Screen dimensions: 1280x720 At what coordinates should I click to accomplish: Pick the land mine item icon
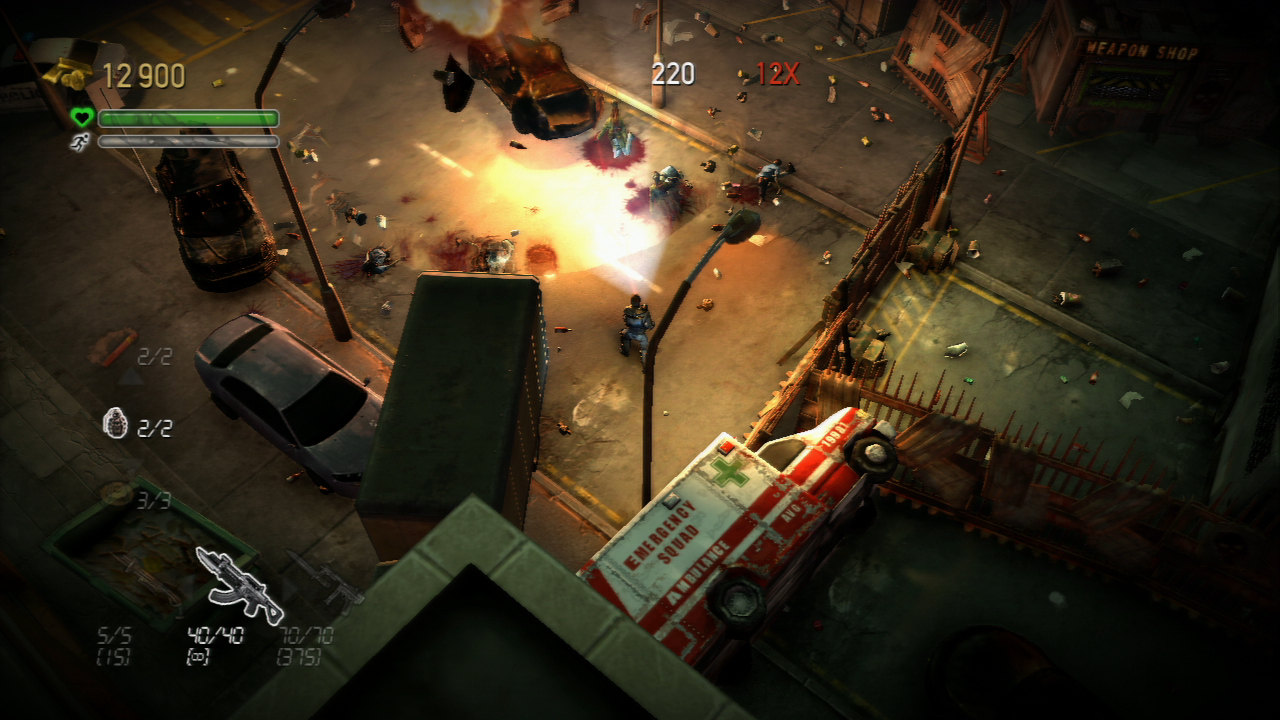pos(117,493)
